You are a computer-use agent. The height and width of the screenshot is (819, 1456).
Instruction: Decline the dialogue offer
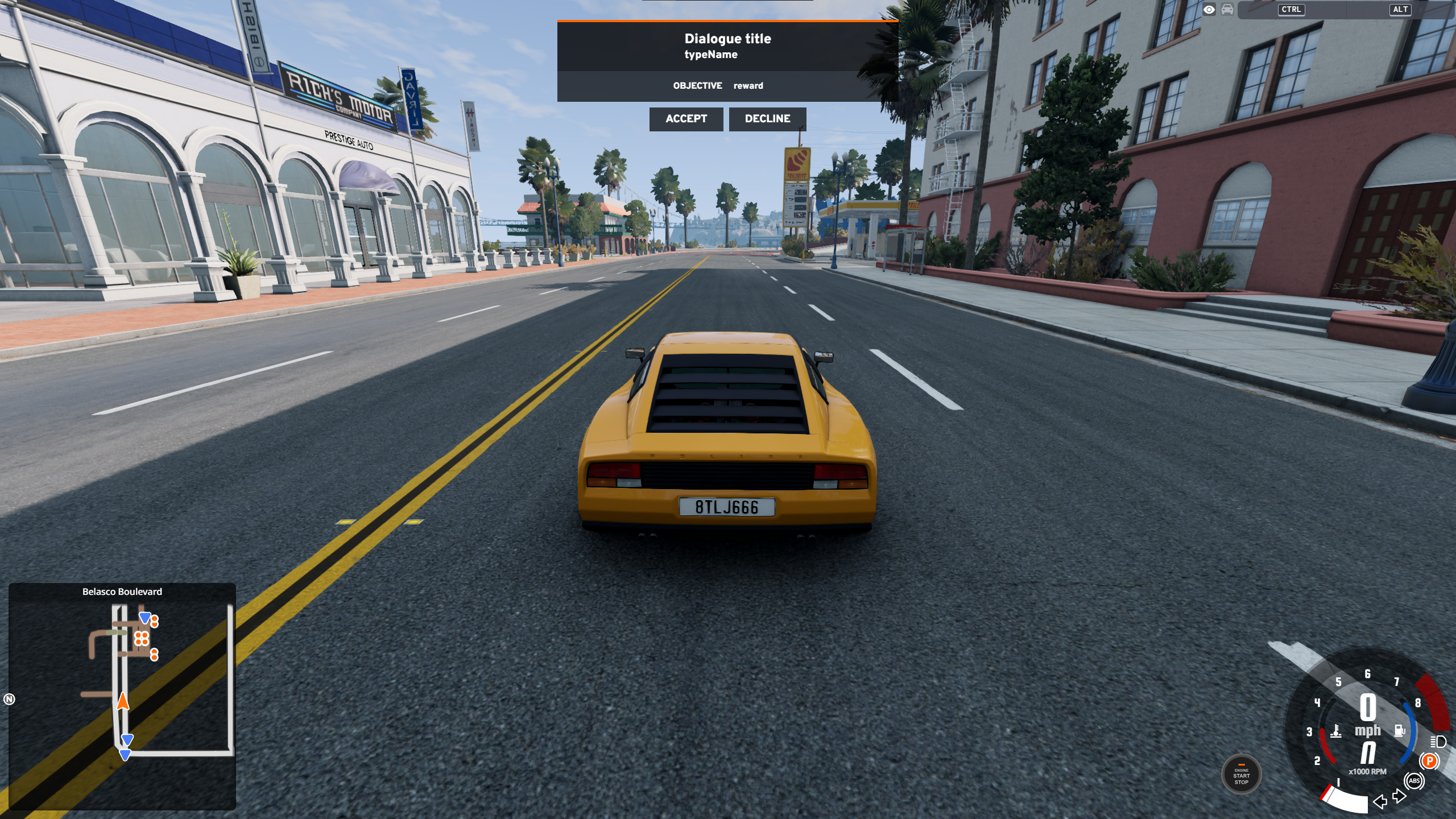768,118
